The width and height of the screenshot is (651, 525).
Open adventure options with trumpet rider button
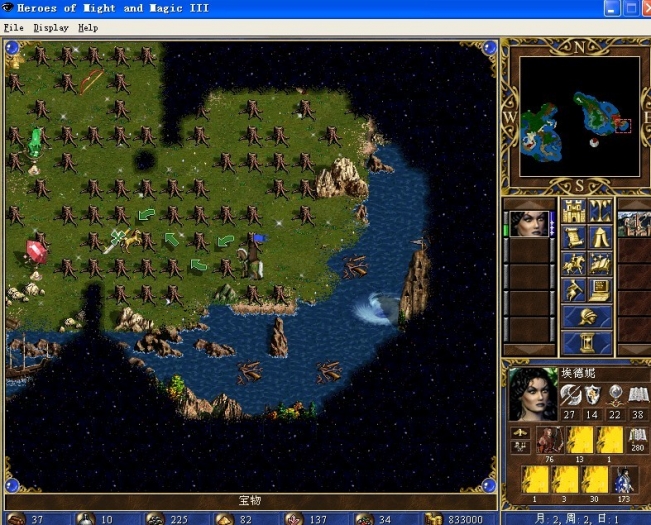coord(573,290)
